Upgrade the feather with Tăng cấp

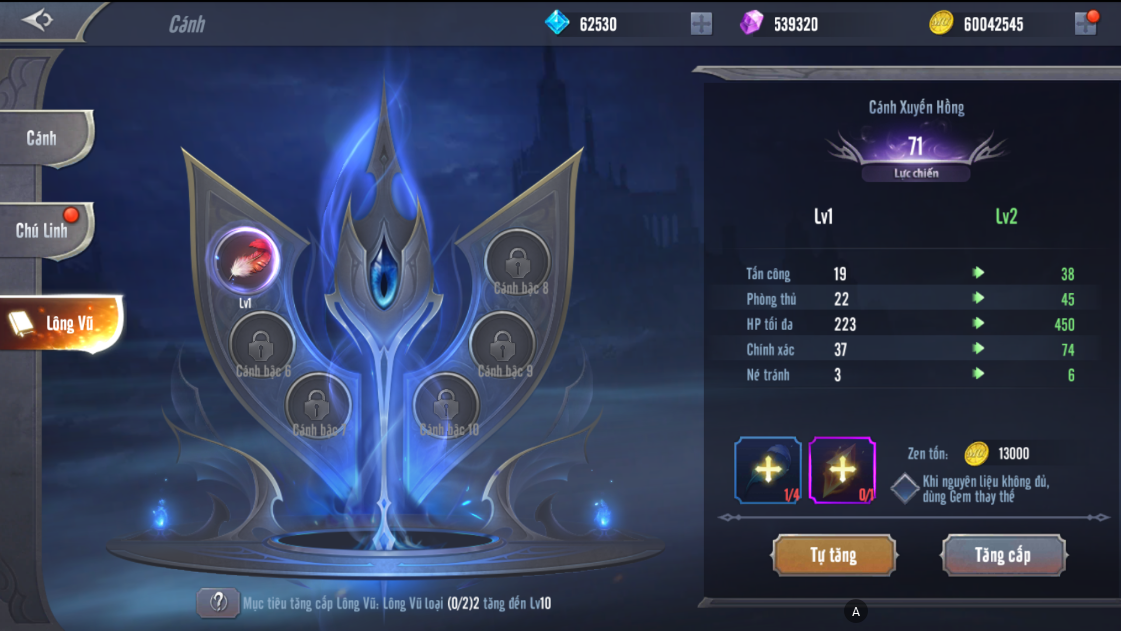1003,555
